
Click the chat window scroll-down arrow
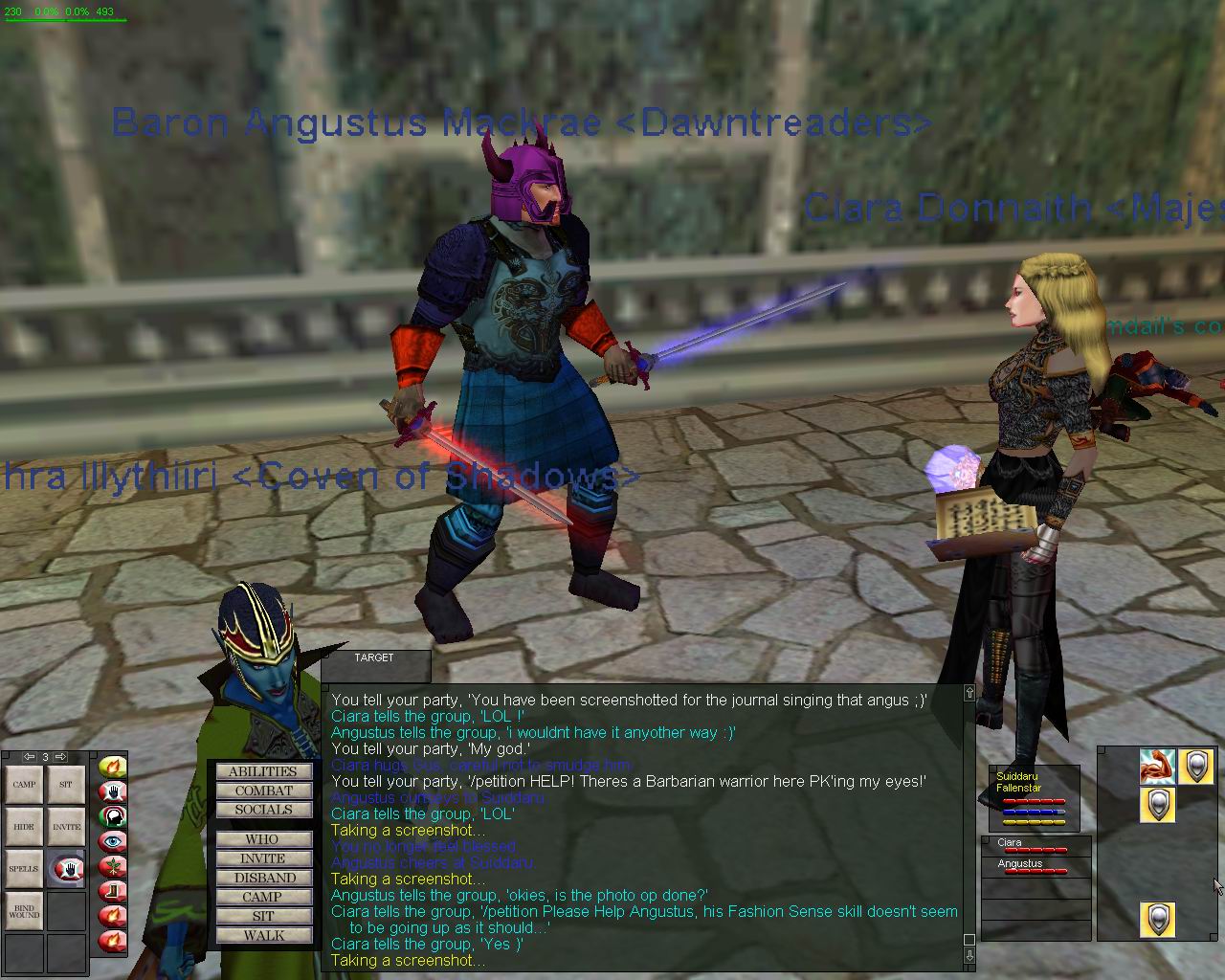coord(969,955)
